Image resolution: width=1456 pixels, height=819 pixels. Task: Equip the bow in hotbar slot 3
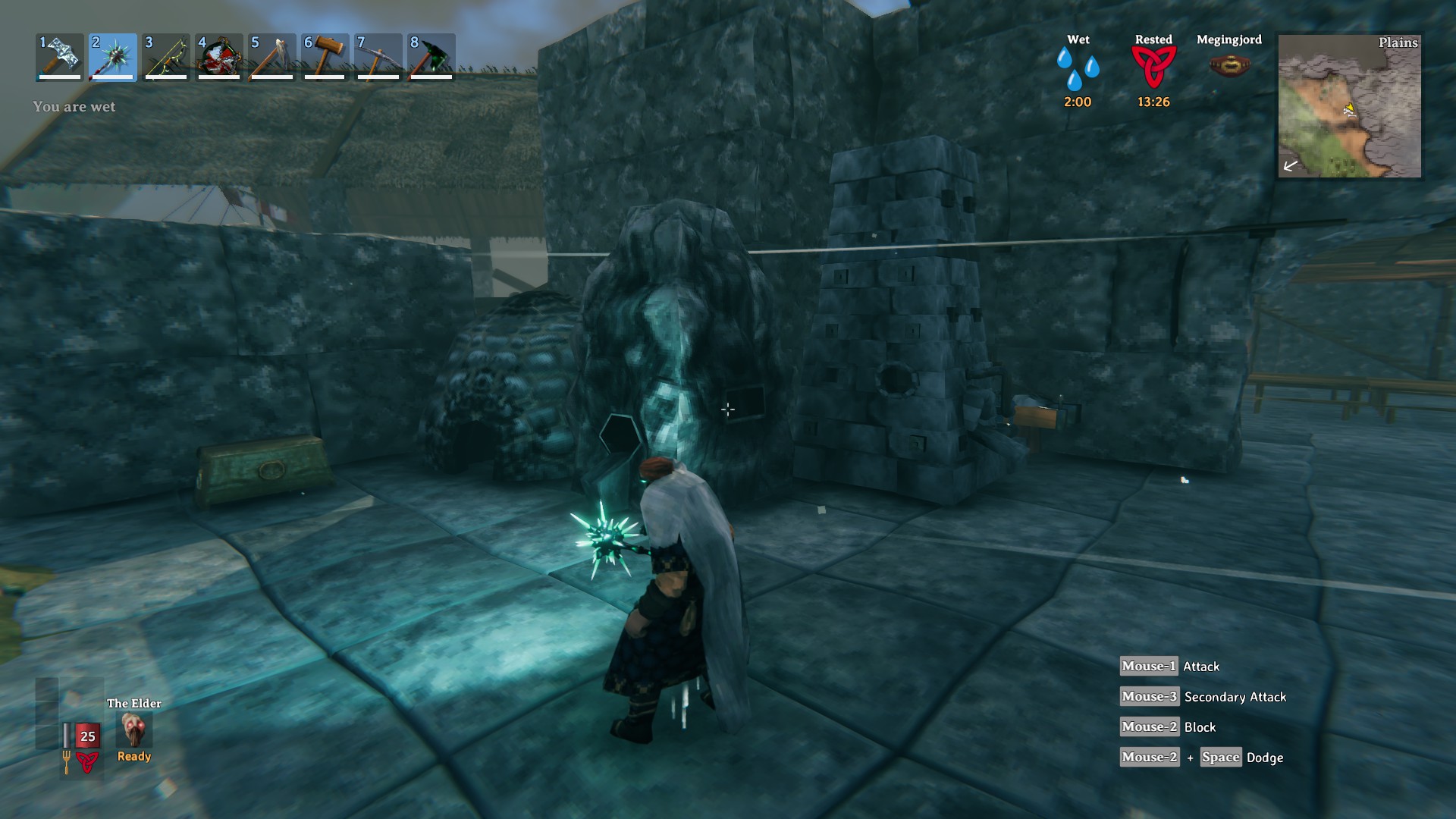click(x=166, y=57)
